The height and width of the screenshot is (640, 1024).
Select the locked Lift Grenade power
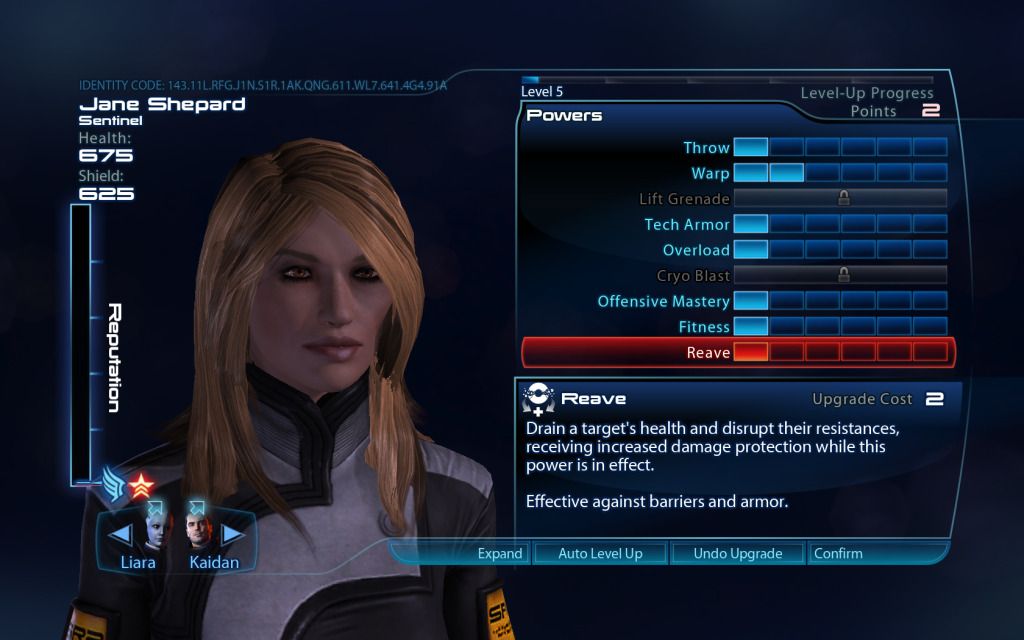(x=684, y=199)
